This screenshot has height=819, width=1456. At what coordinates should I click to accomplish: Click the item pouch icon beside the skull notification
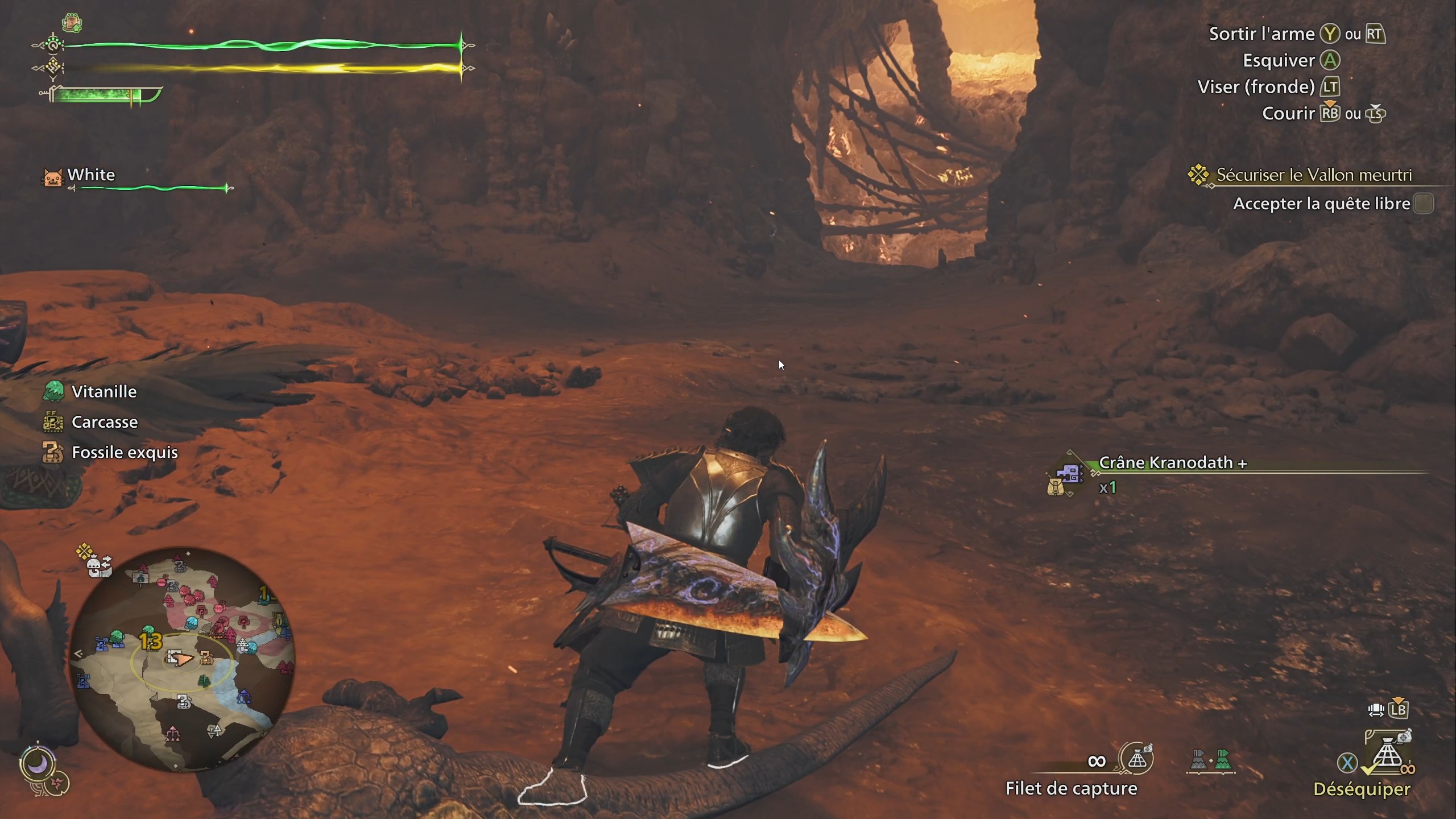pyautogui.click(x=1055, y=487)
